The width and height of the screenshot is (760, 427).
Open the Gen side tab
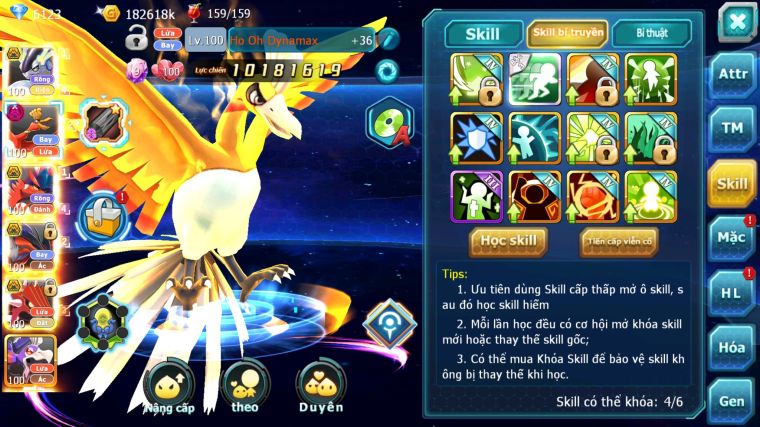(x=732, y=401)
